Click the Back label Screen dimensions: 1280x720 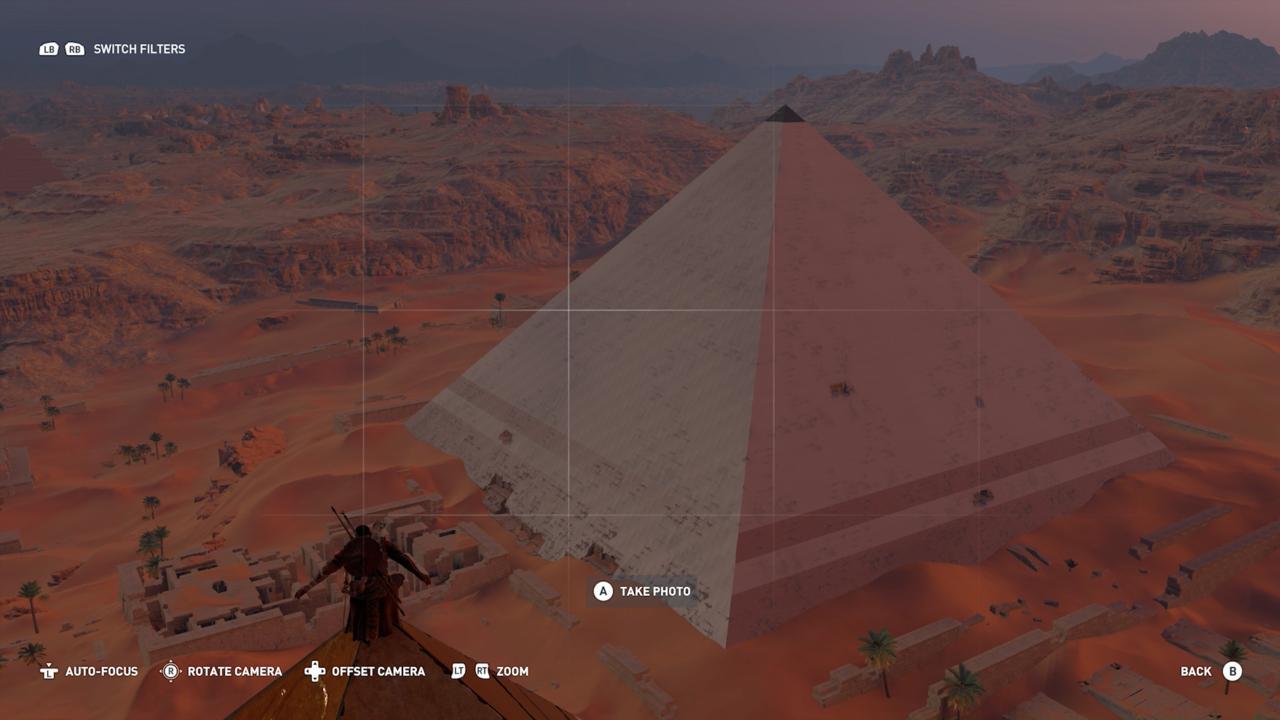pyautogui.click(x=1196, y=671)
